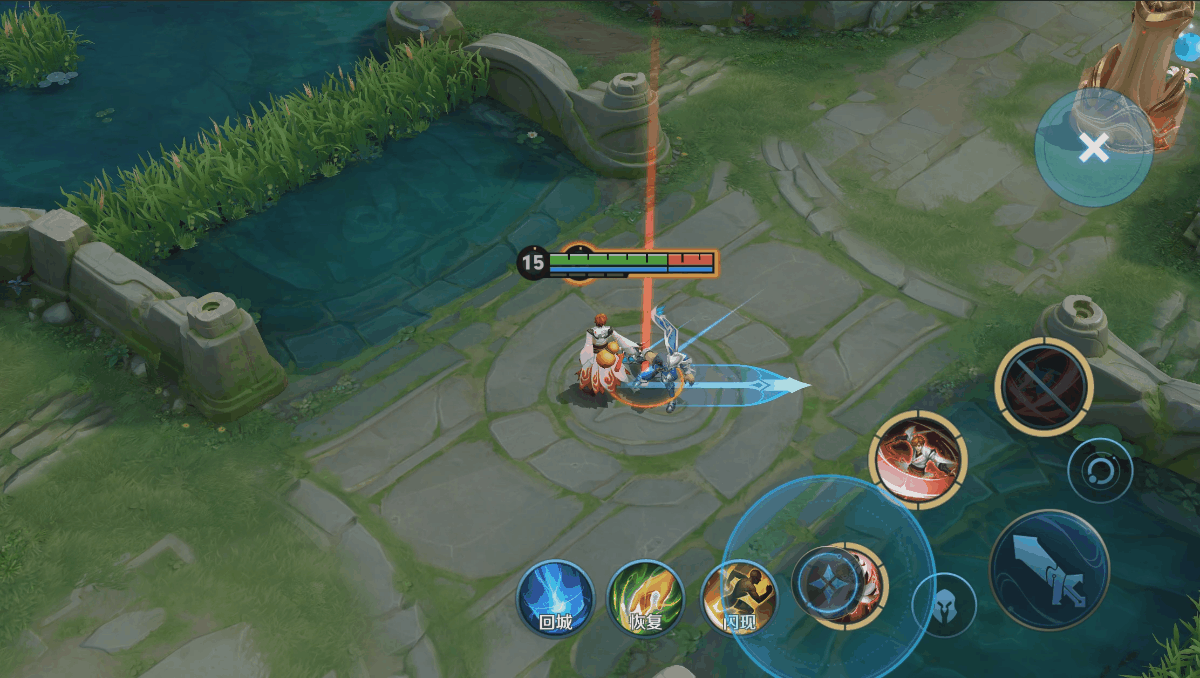Activate the red-haired hero spinning slash skill
The width and height of the screenshot is (1200, 678).
coord(918,460)
